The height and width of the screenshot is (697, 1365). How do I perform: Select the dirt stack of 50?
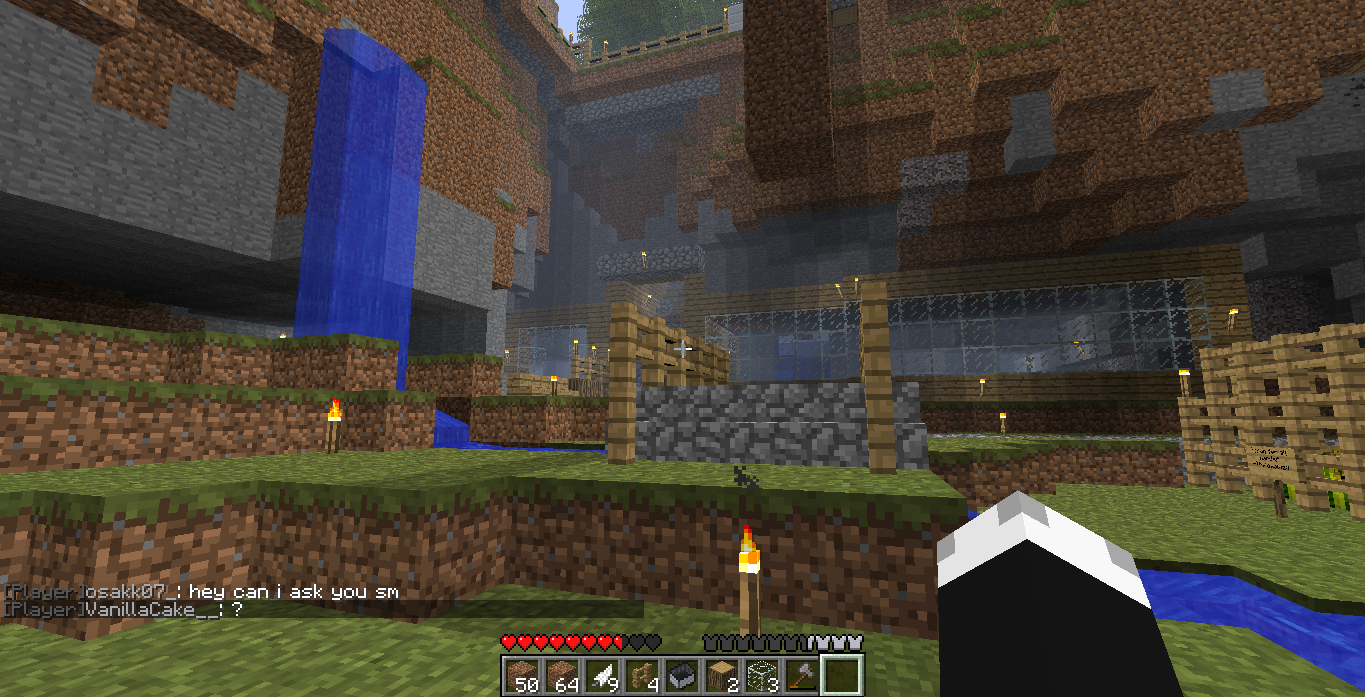pyautogui.click(x=520, y=675)
